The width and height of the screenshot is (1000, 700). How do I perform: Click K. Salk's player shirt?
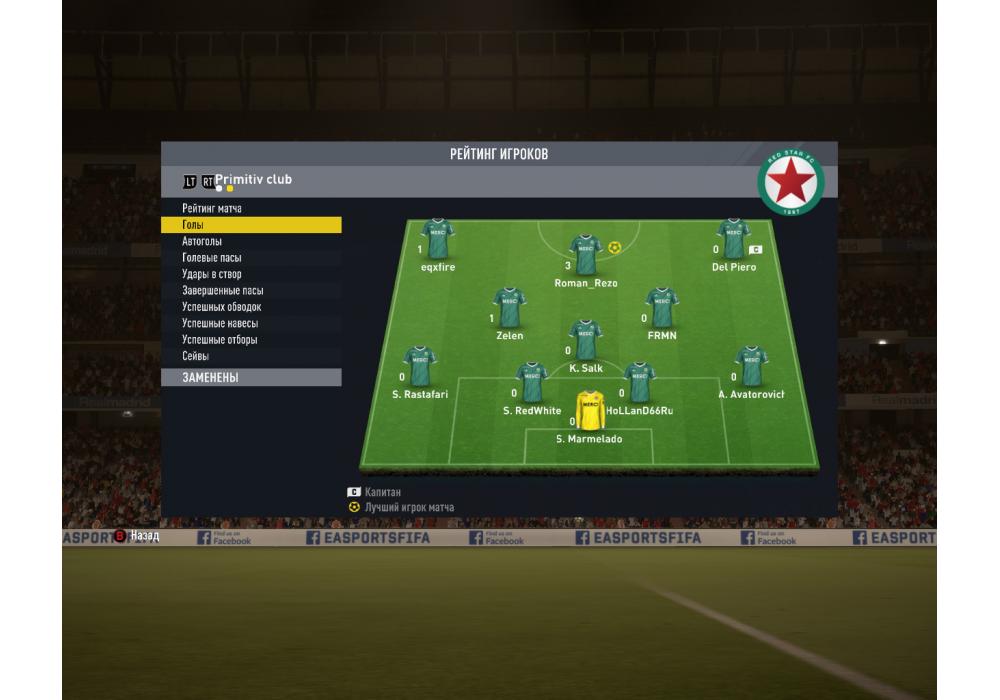click(585, 340)
